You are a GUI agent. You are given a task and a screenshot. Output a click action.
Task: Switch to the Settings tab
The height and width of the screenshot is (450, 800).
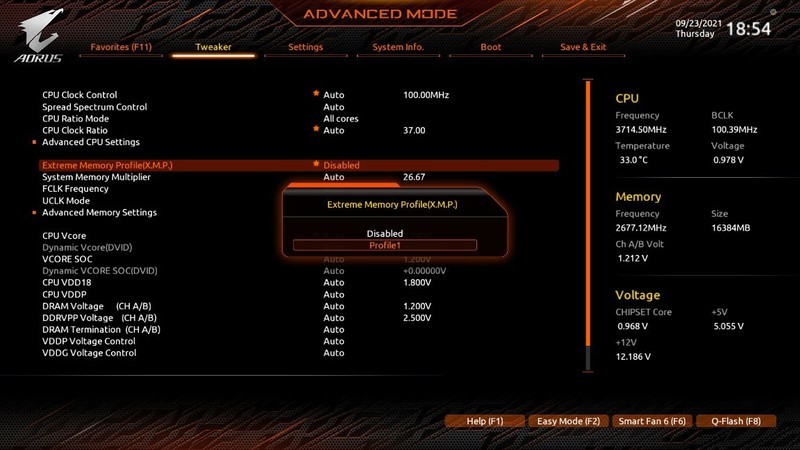pyautogui.click(x=305, y=47)
